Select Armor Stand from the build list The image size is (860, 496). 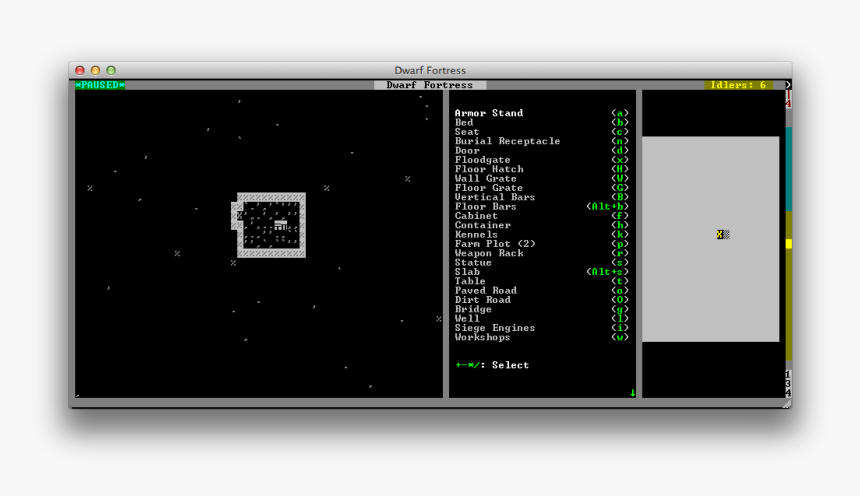(x=489, y=113)
